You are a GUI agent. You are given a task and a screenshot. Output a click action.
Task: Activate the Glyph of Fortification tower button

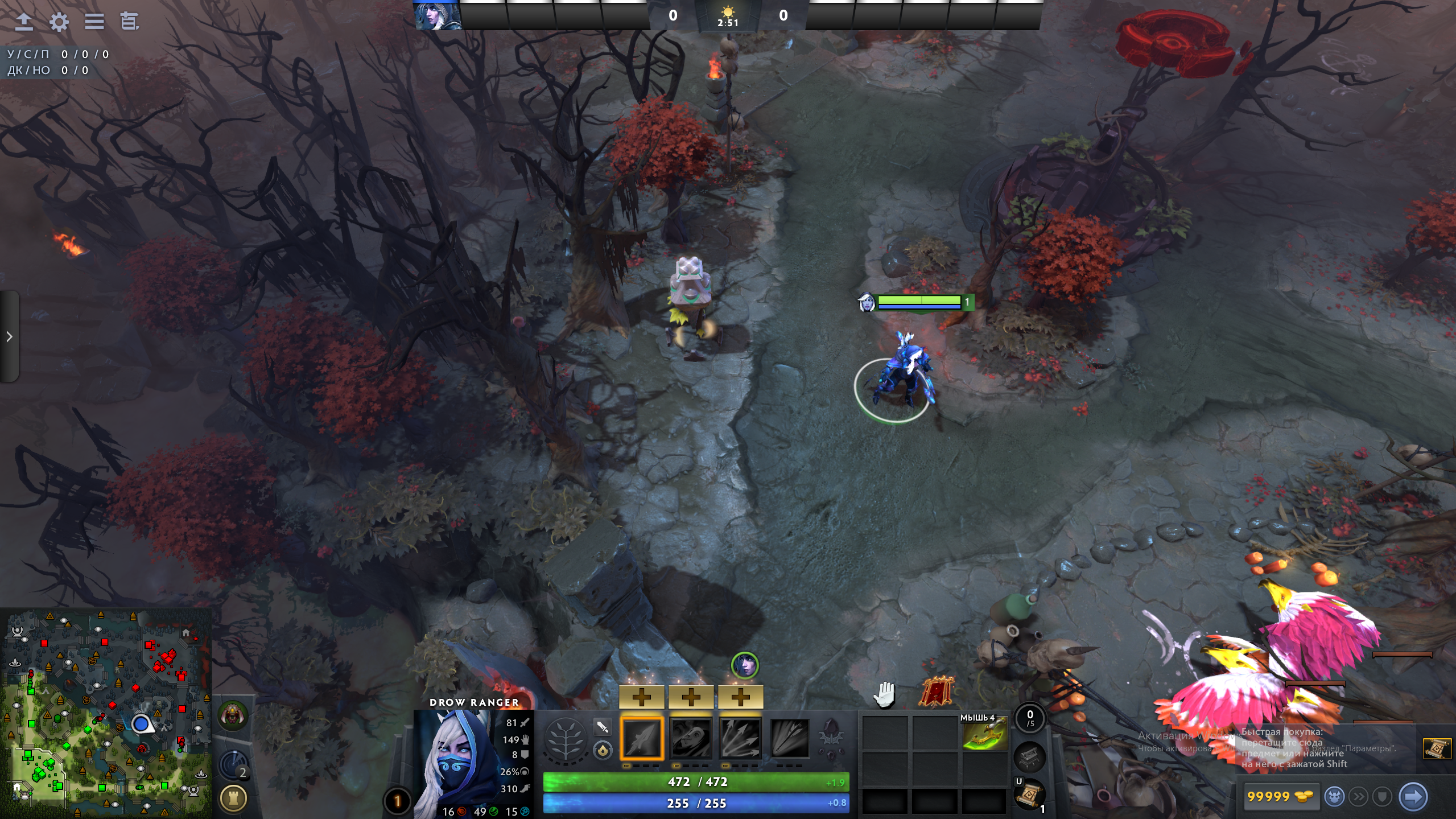point(233,798)
